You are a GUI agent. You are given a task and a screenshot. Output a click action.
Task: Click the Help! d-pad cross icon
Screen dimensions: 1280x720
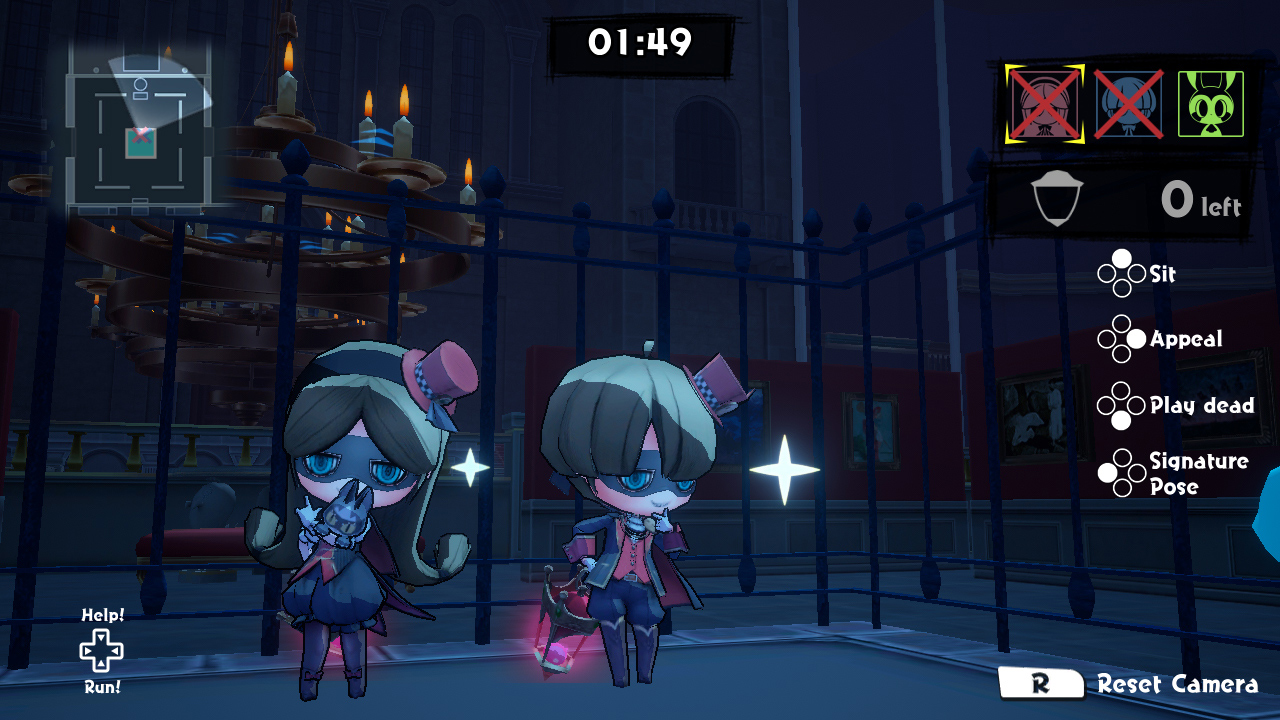(99, 652)
